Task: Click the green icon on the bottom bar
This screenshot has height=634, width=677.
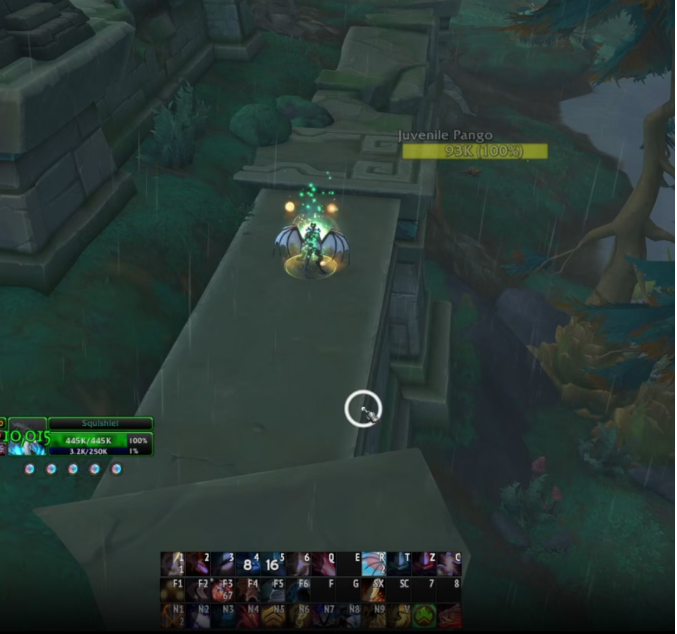Action: point(424,615)
